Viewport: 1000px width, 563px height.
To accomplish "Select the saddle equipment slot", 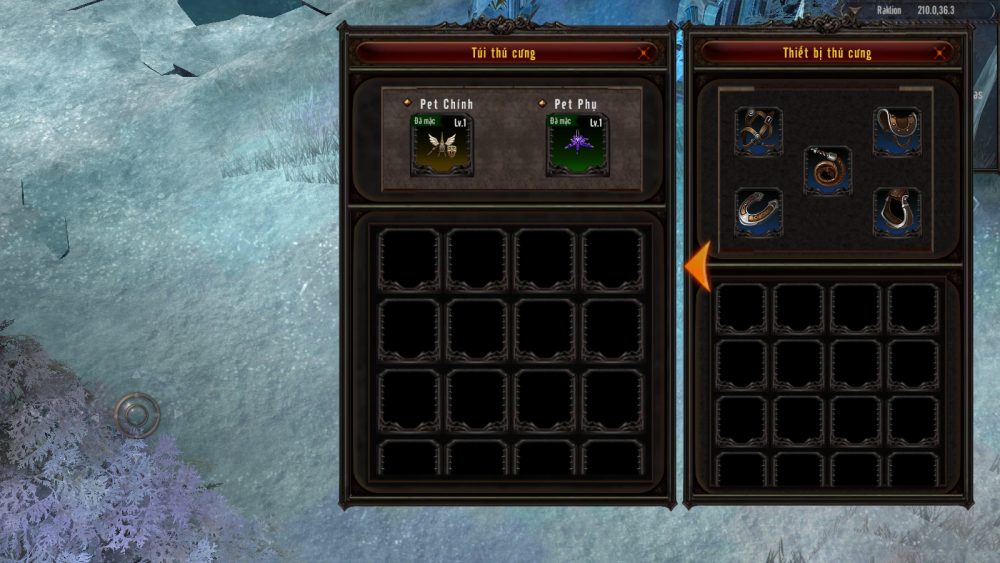I will (896, 131).
